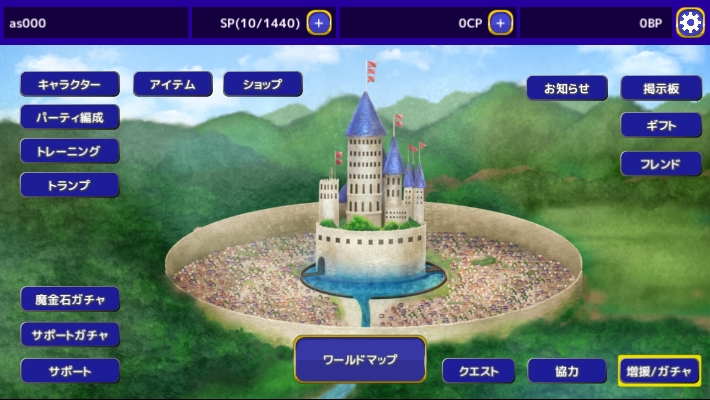Open the フレンド list

pyautogui.click(x=661, y=163)
